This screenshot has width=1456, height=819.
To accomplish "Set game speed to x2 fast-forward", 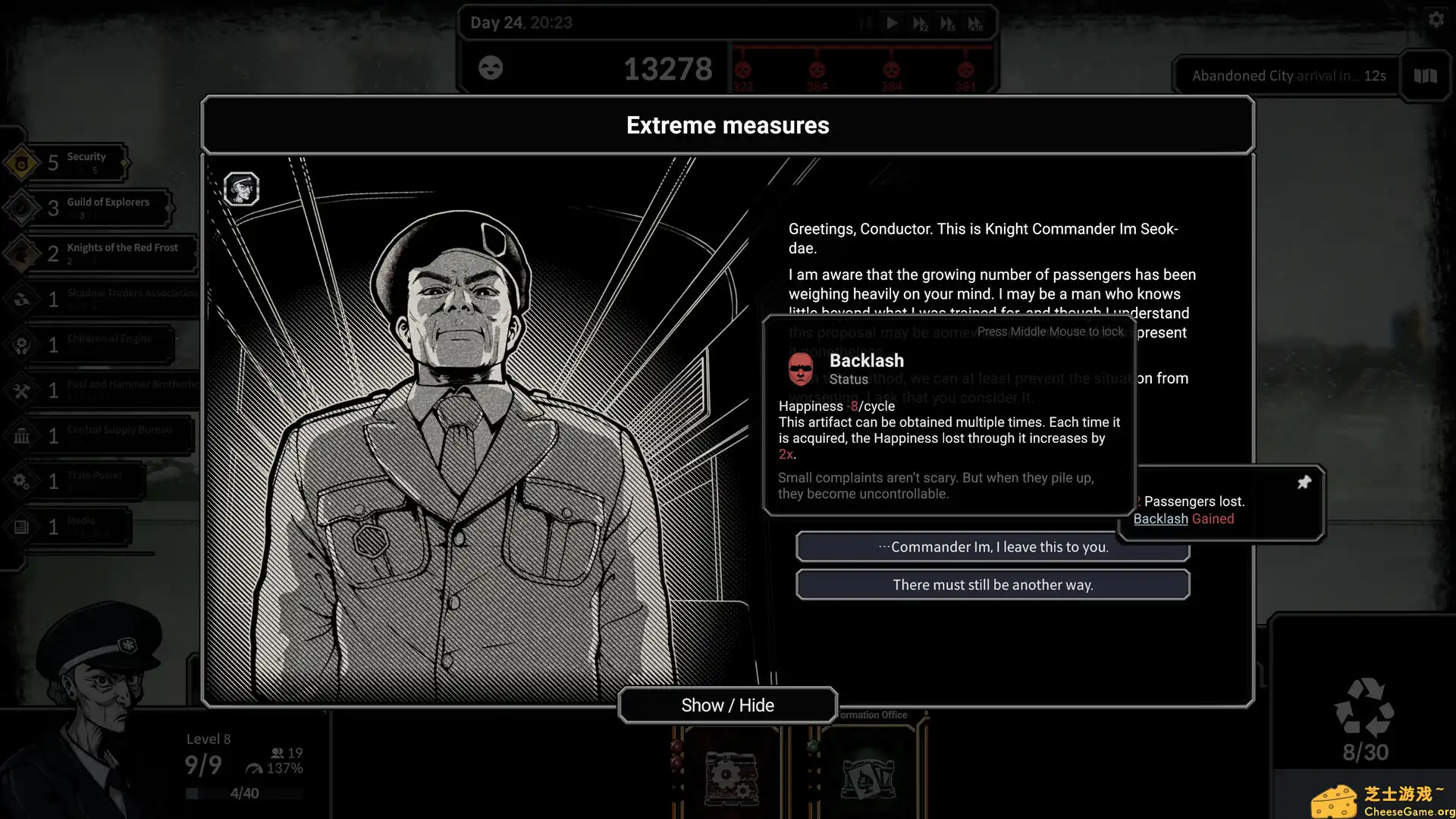I will (920, 24).
